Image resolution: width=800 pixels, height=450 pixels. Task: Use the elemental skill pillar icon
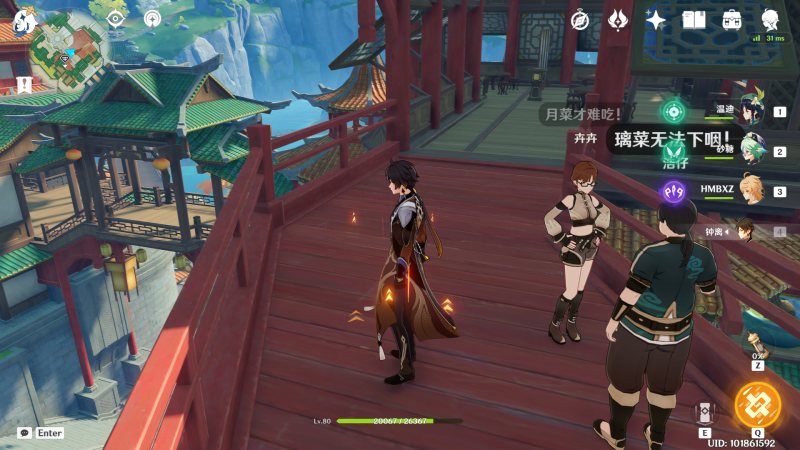tap(706, 413)
